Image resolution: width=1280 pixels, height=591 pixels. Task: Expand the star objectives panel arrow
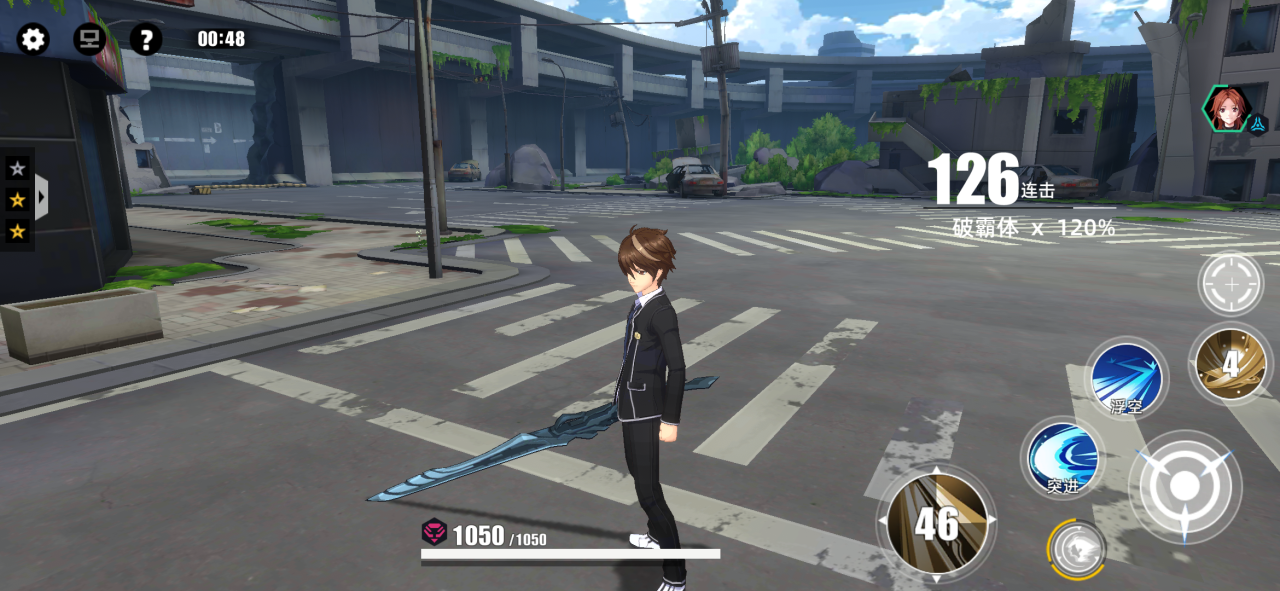(41, 197)
